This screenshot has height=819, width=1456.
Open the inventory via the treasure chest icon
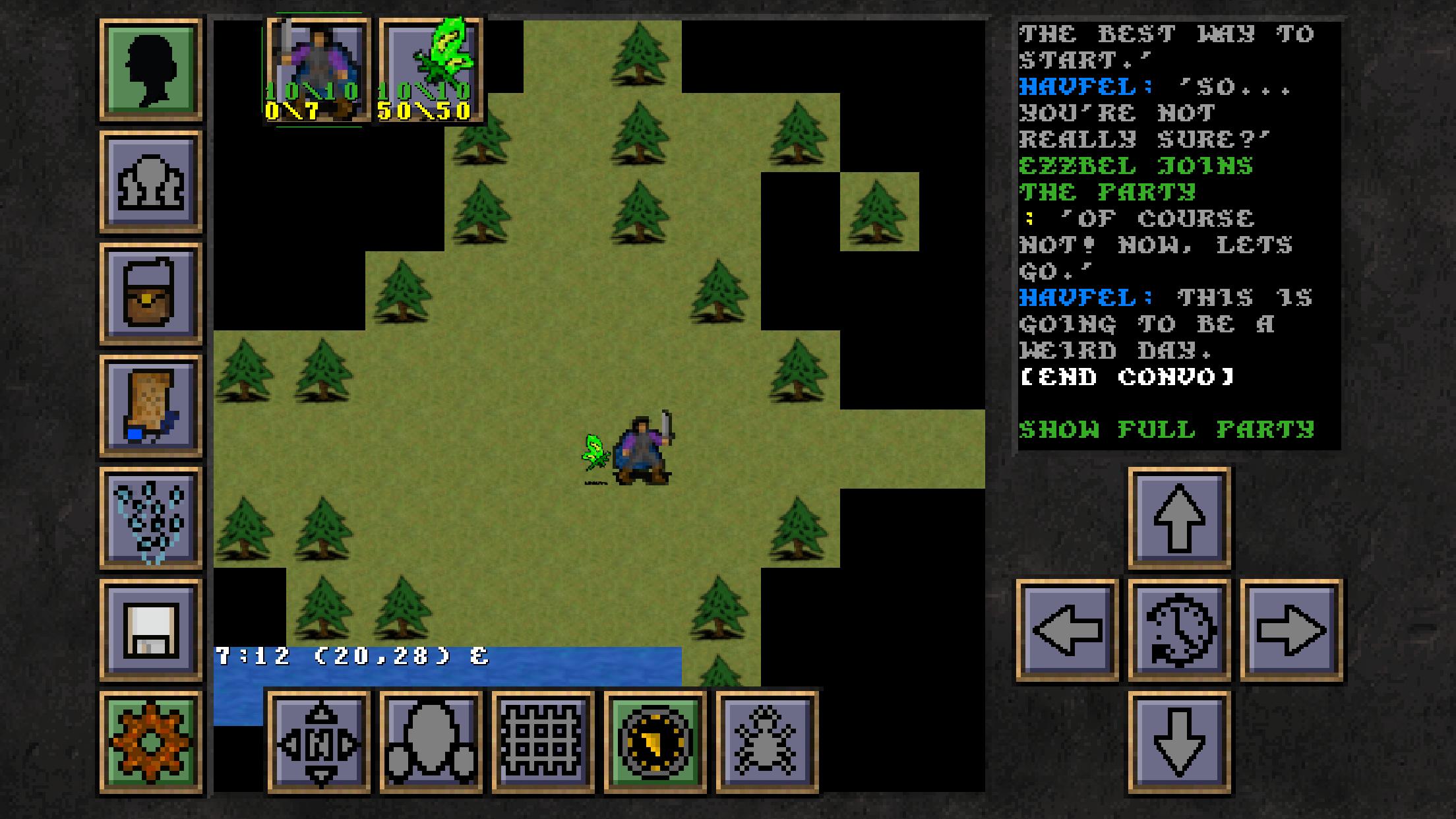[150, 292]
